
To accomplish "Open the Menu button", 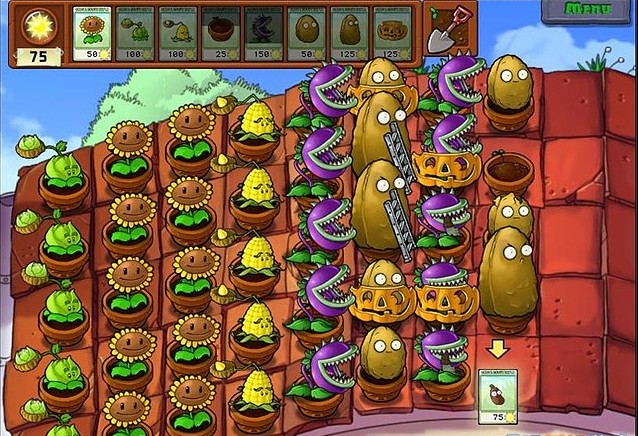I will click(588, 10).
